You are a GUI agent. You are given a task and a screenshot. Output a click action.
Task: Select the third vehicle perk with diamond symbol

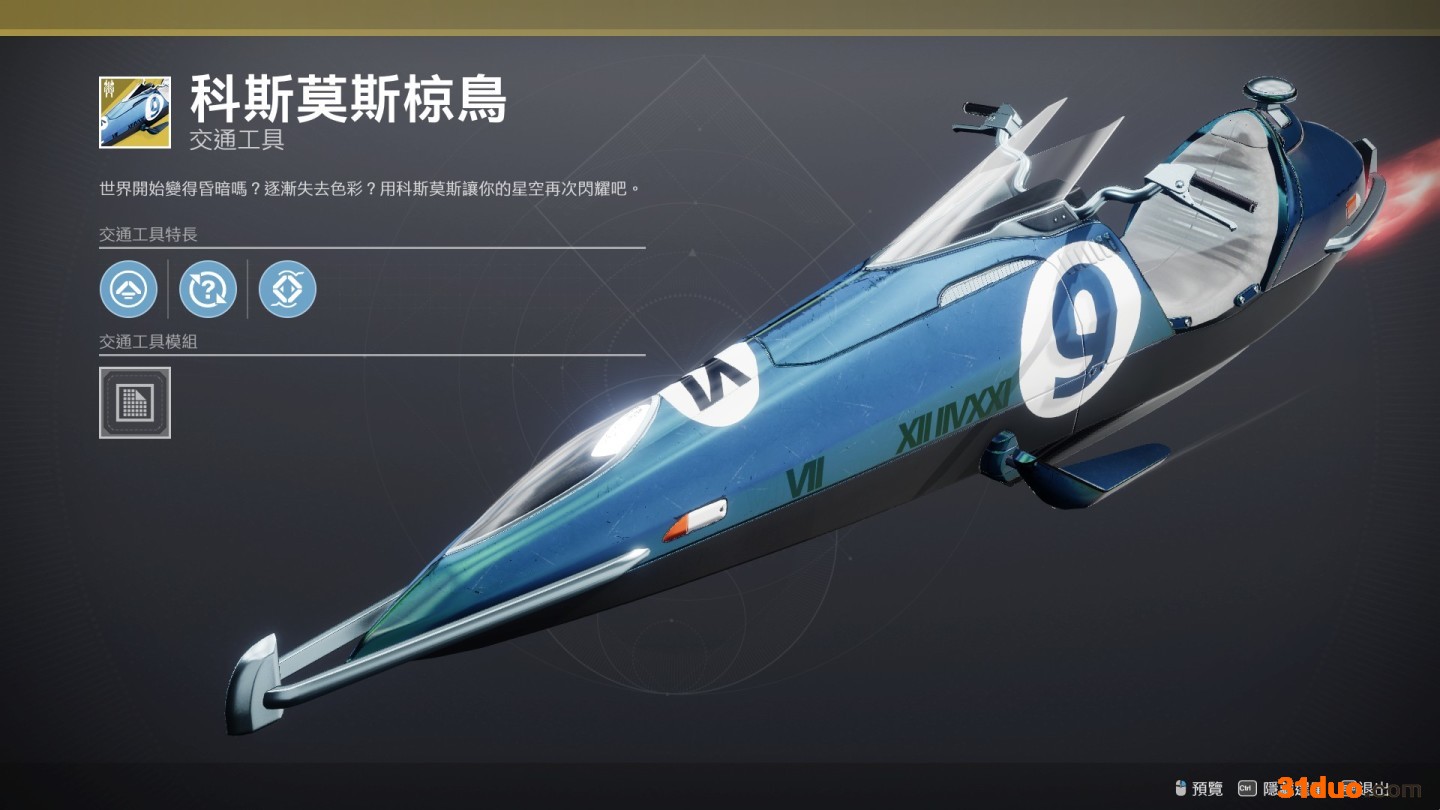pos(288,289)
